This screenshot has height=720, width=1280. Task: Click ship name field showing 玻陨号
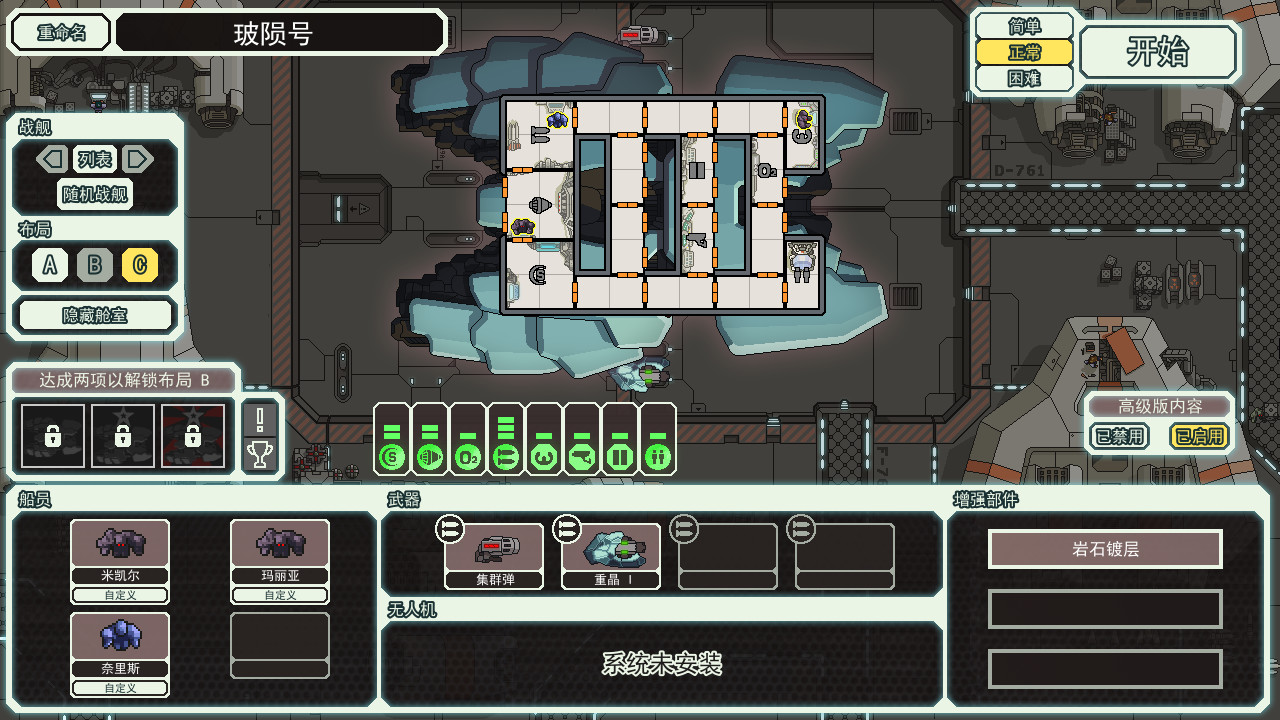click(280, 32)
